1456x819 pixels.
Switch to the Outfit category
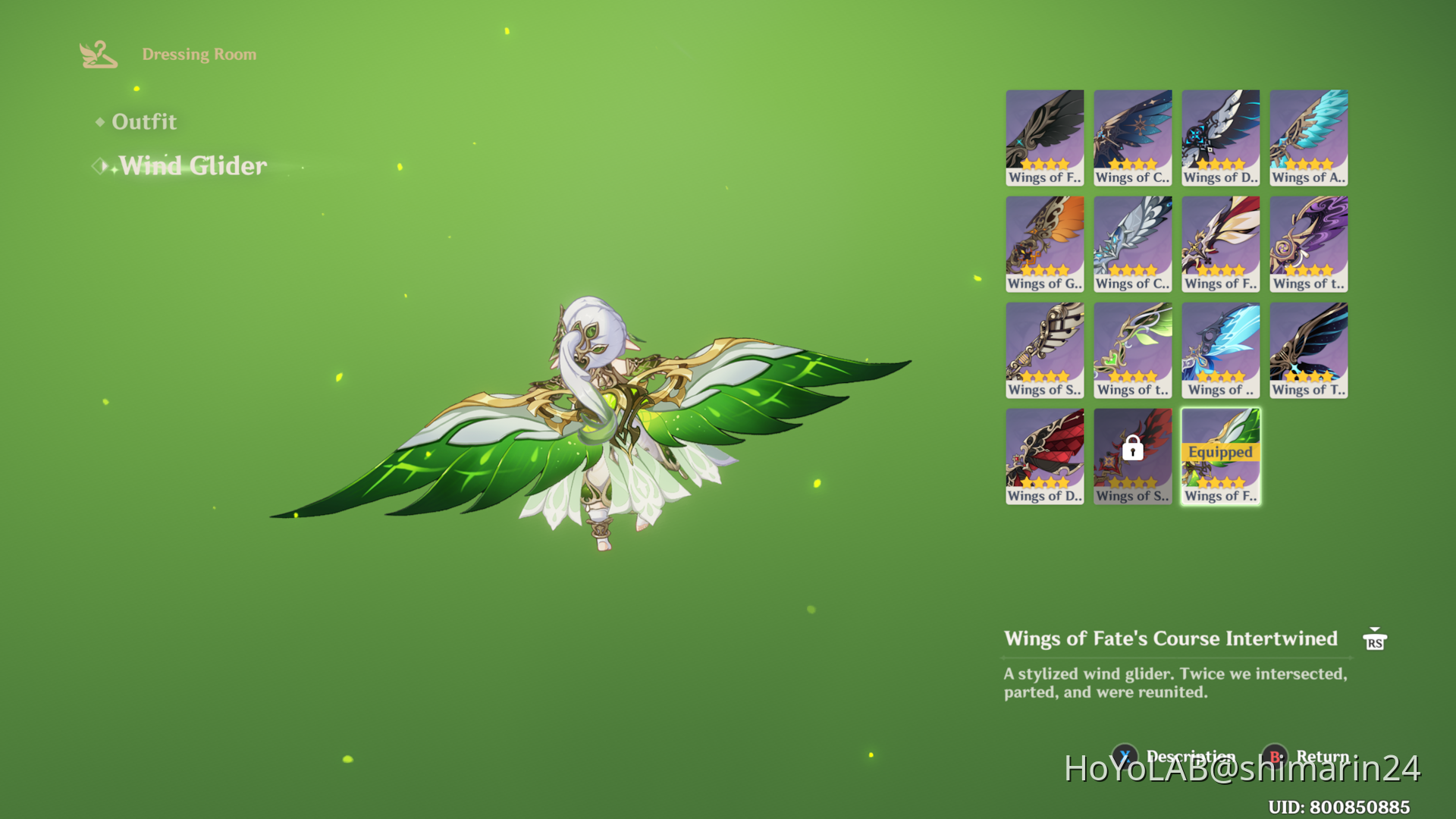tap(144, 121)
